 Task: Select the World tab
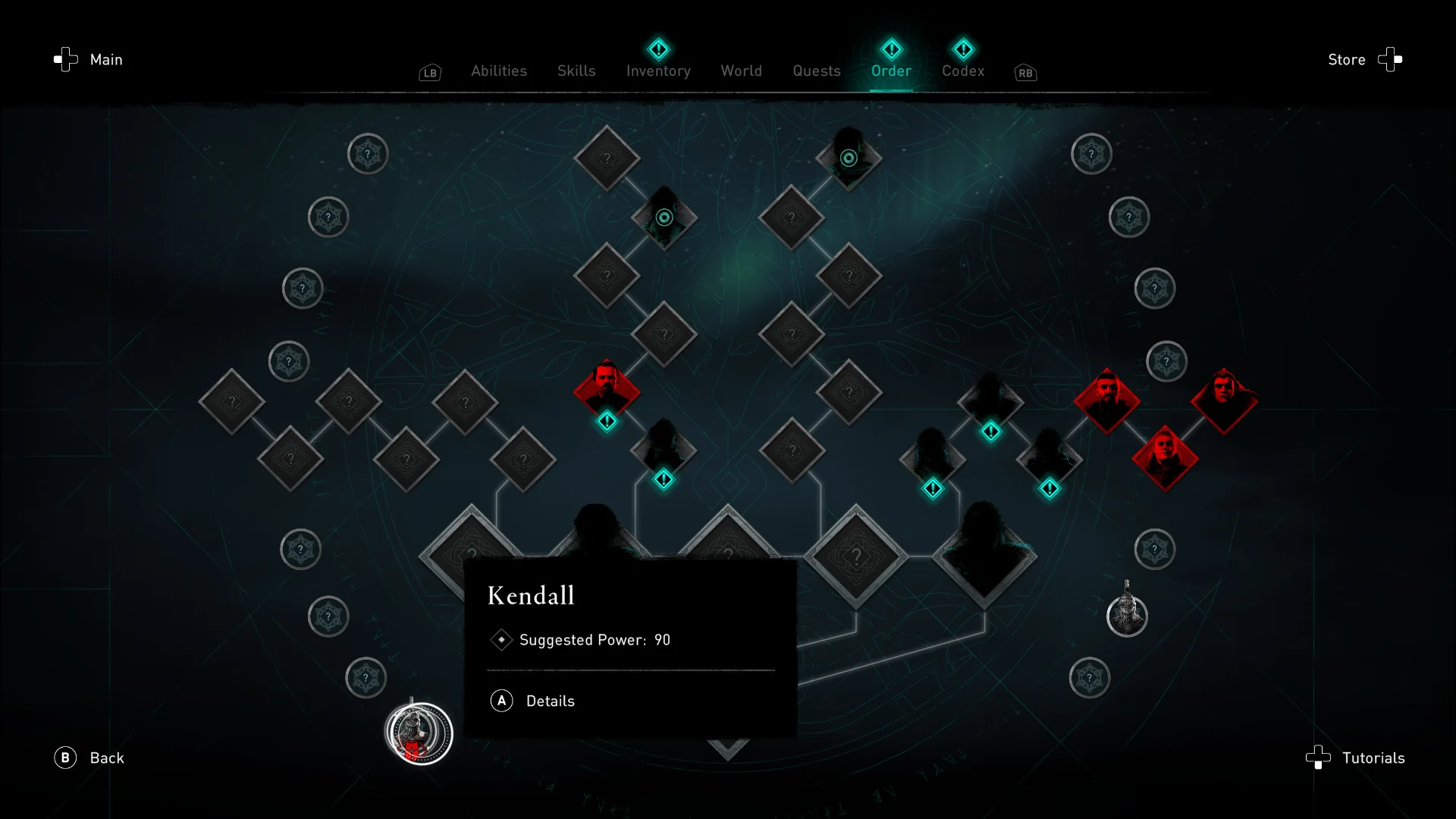pyautogui.click(x=741, y=71)
